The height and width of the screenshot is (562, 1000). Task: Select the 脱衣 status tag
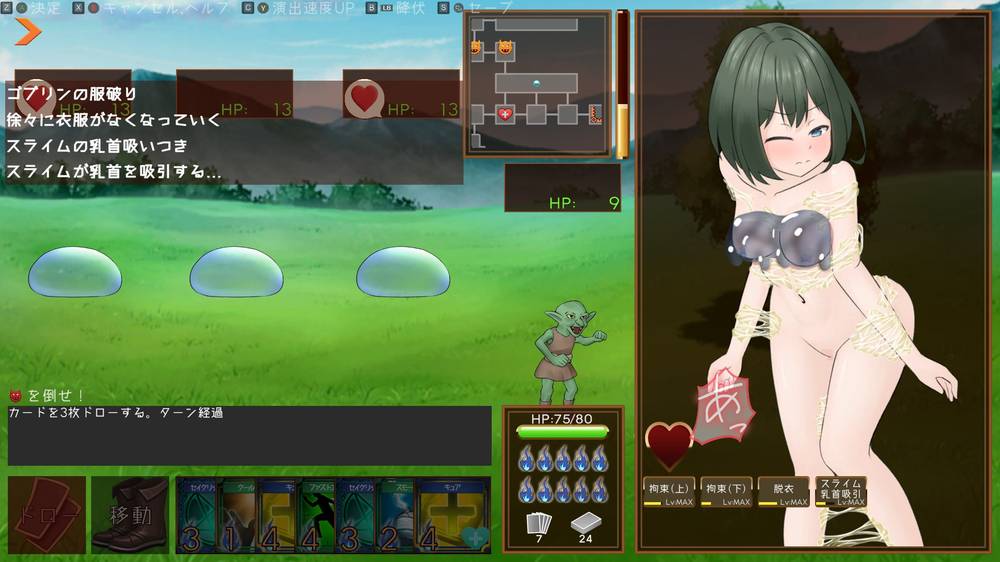[783, 490]
